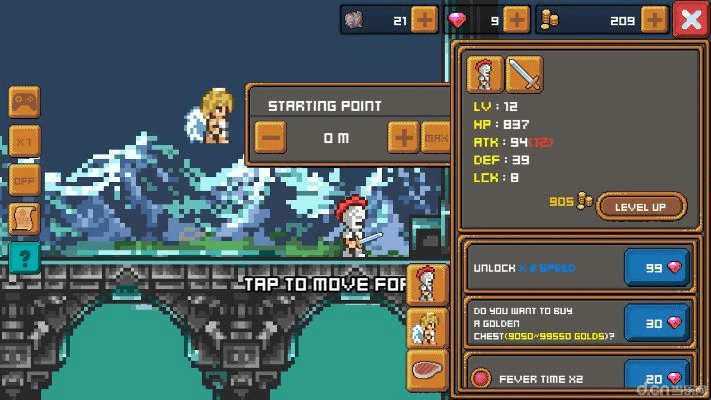This screenshot has width=711, height=400.
Task: Add more pink gems with the plus button
Action: click(x=516, y=19)
